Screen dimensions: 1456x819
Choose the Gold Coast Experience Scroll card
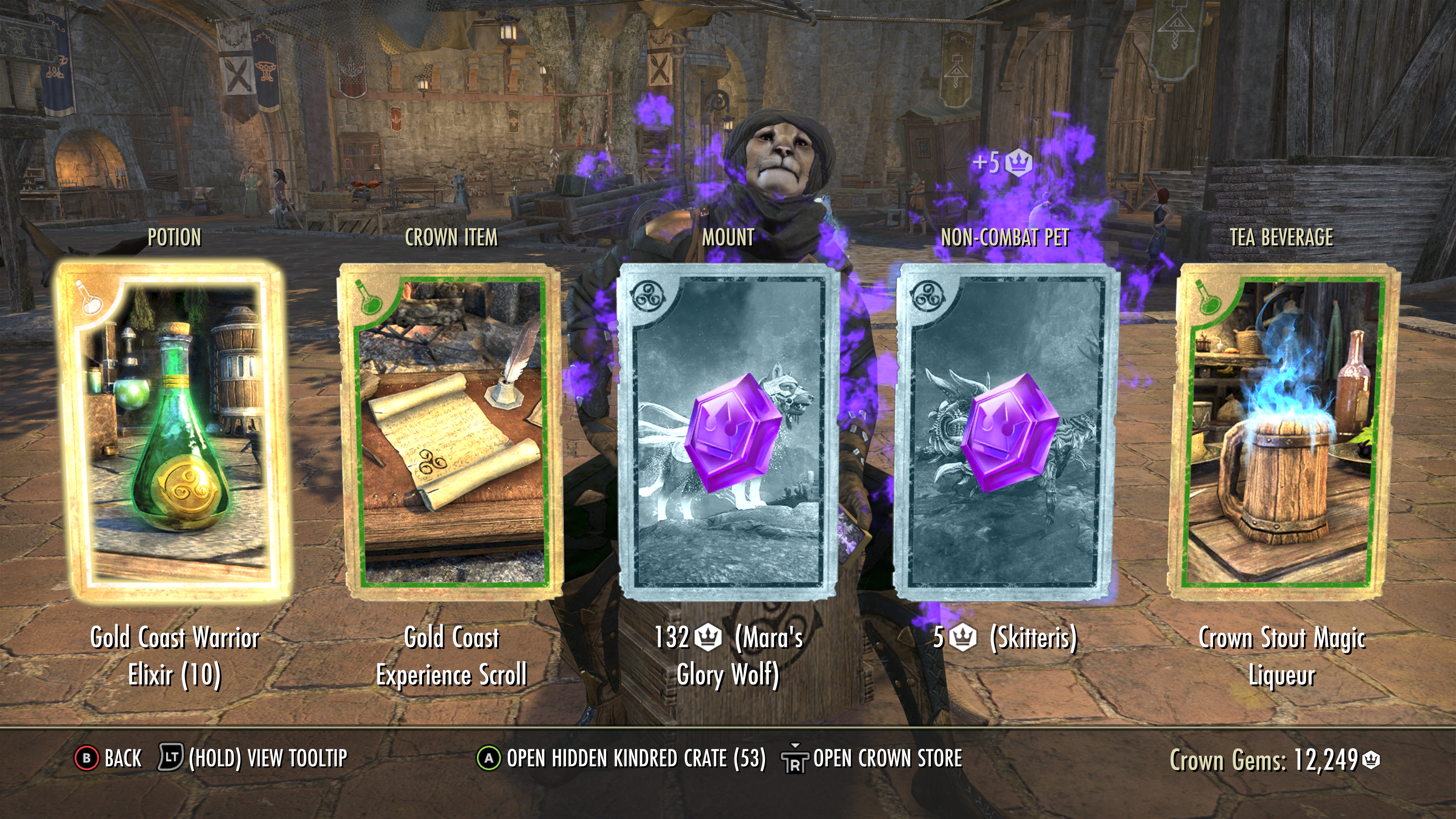pos(450,432)
